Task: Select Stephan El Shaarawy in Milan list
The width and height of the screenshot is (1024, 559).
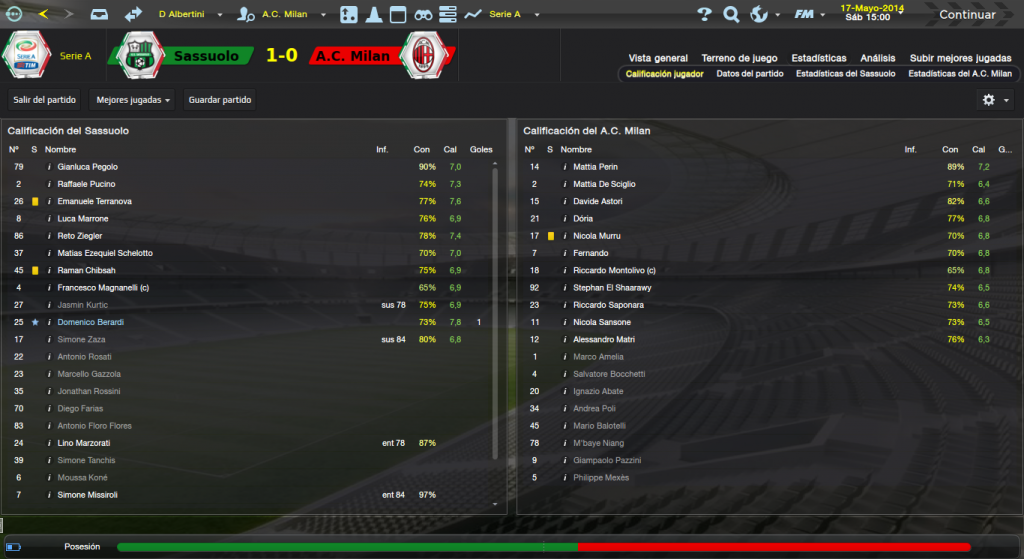Action: tap(609, 287)
